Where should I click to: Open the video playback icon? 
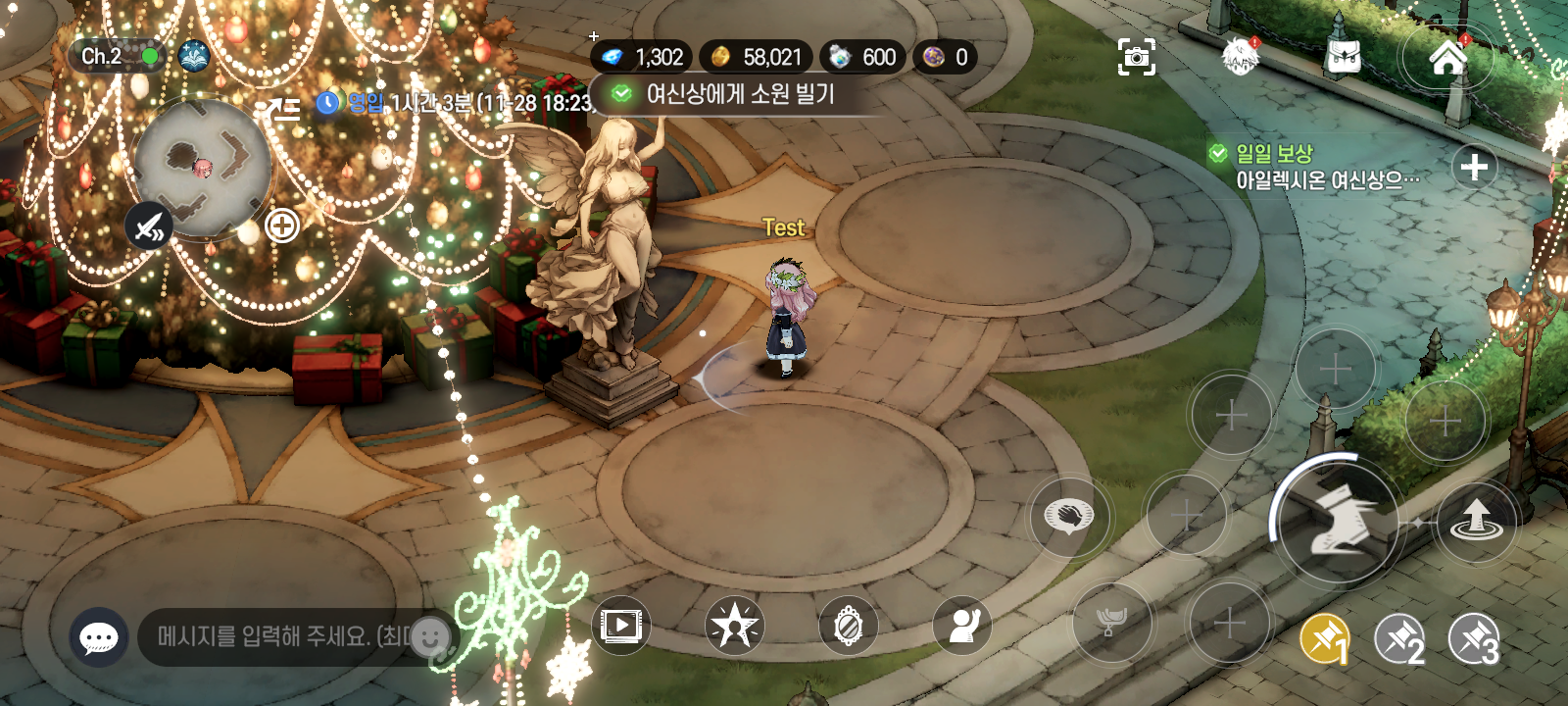coord(621,625)
